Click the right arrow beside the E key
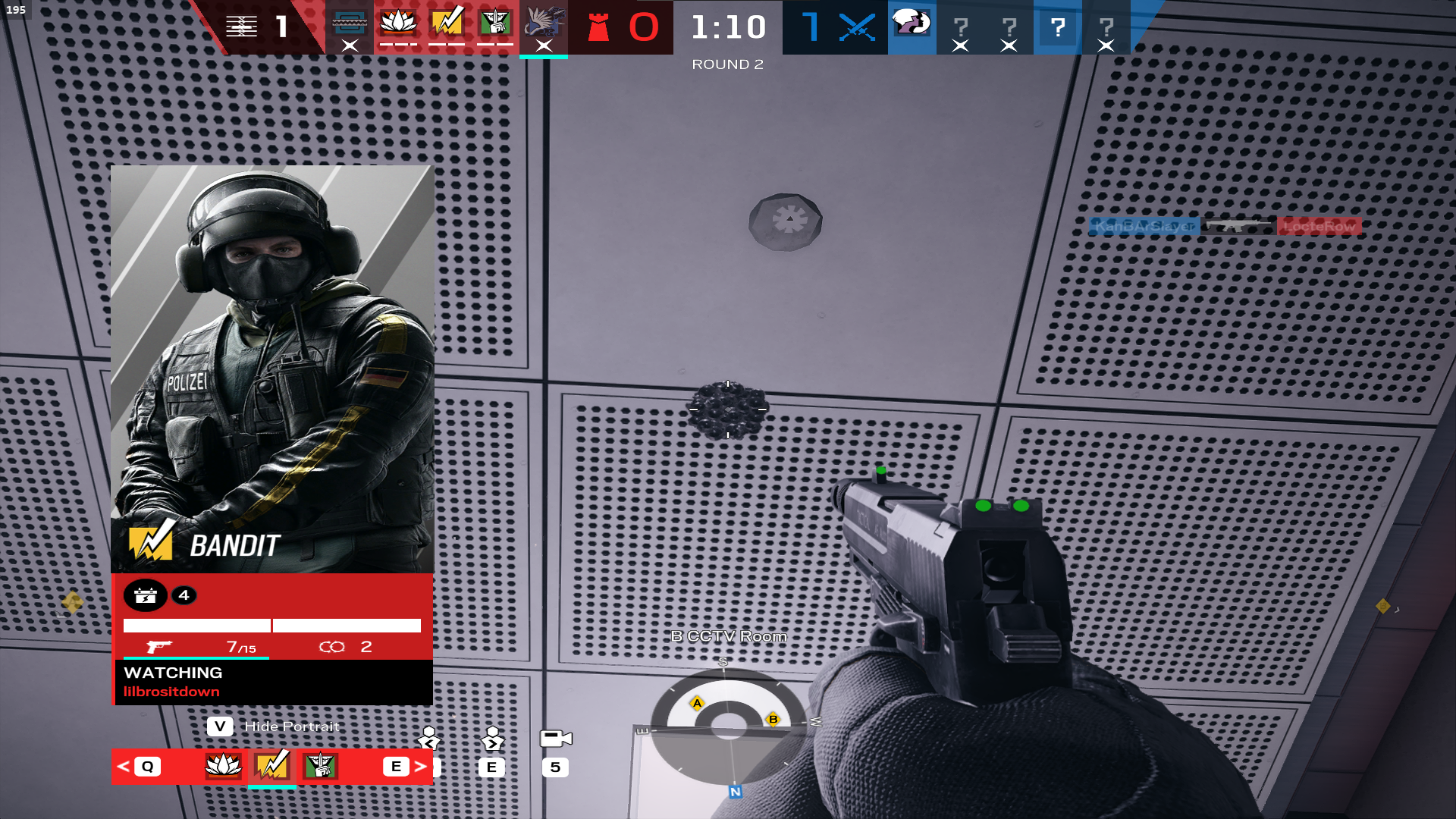 pos(420,767)
